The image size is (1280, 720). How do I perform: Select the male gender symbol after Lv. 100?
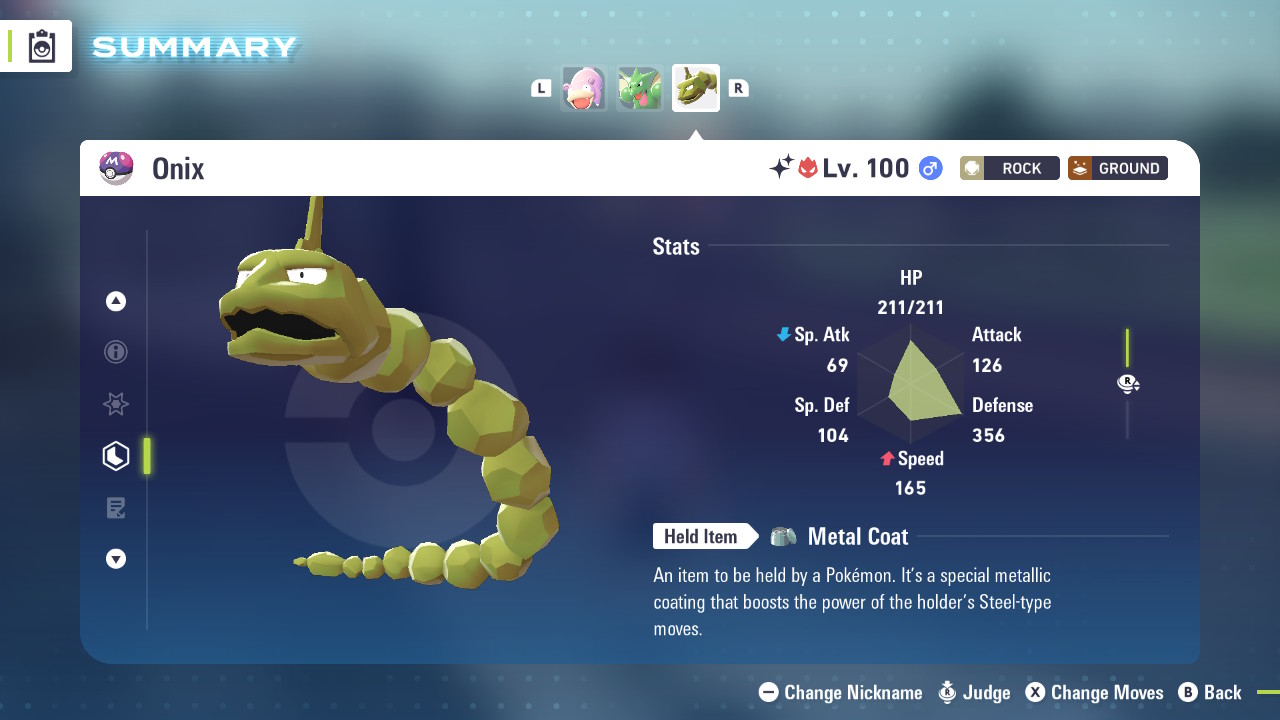pyautogui.click(x=929, y=168)
